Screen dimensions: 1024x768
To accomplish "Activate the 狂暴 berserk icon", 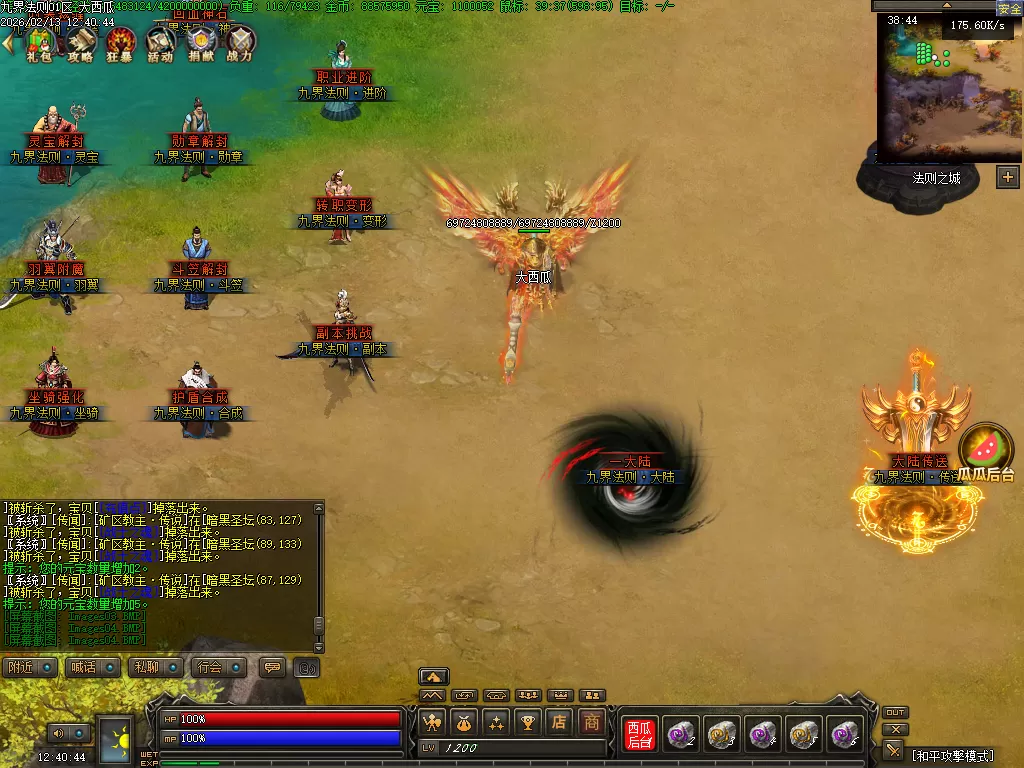I will coord(120,42).
